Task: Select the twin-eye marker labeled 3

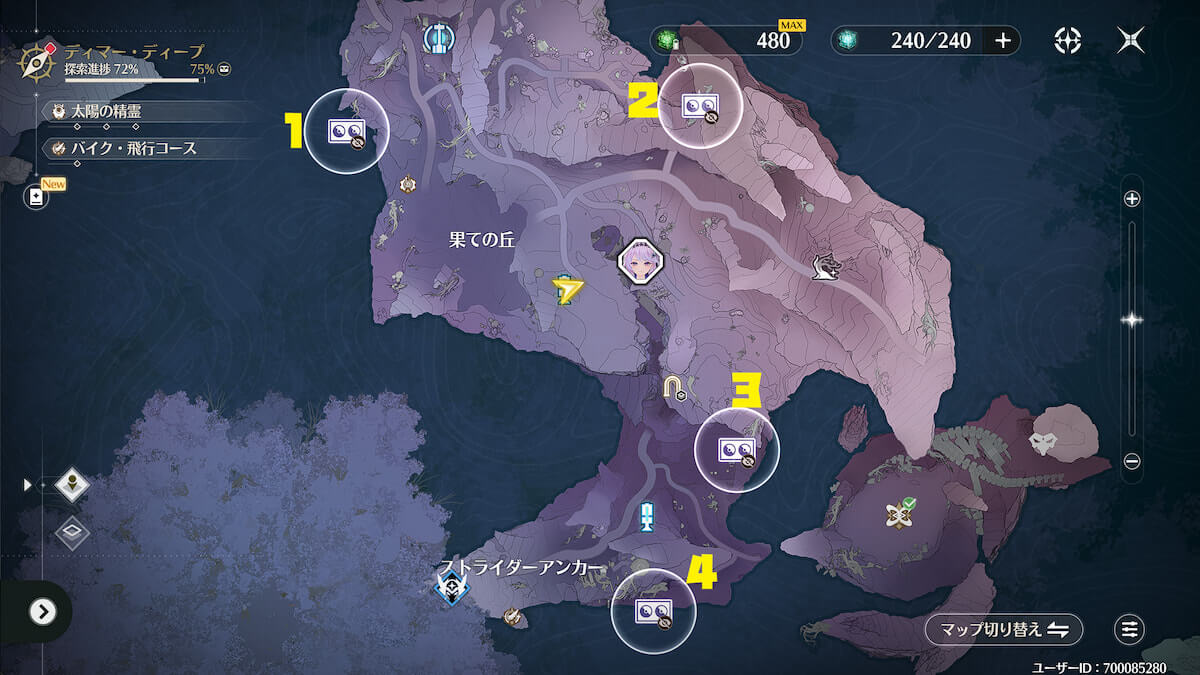Action: (736, 448)
